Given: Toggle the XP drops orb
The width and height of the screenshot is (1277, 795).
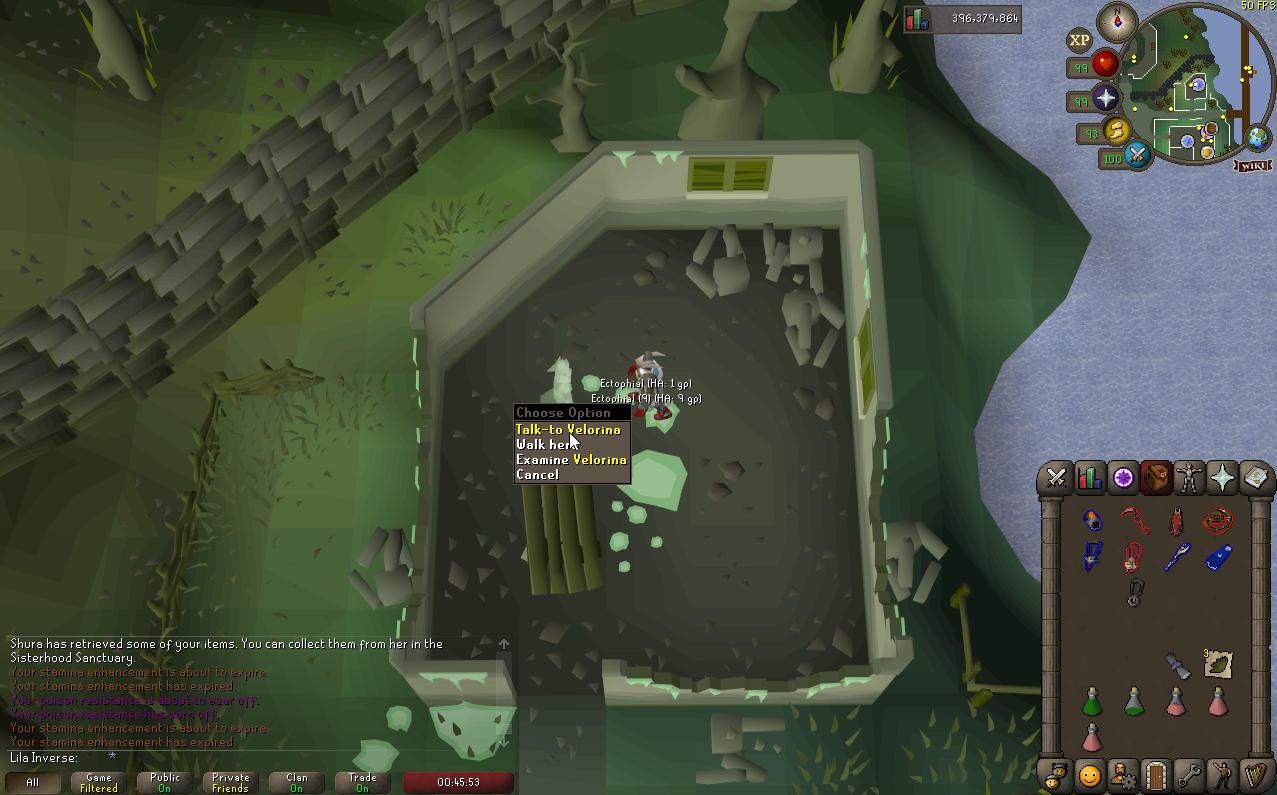Looking at the screenshot, I should pyautogui.click(x=1079, y=41).
